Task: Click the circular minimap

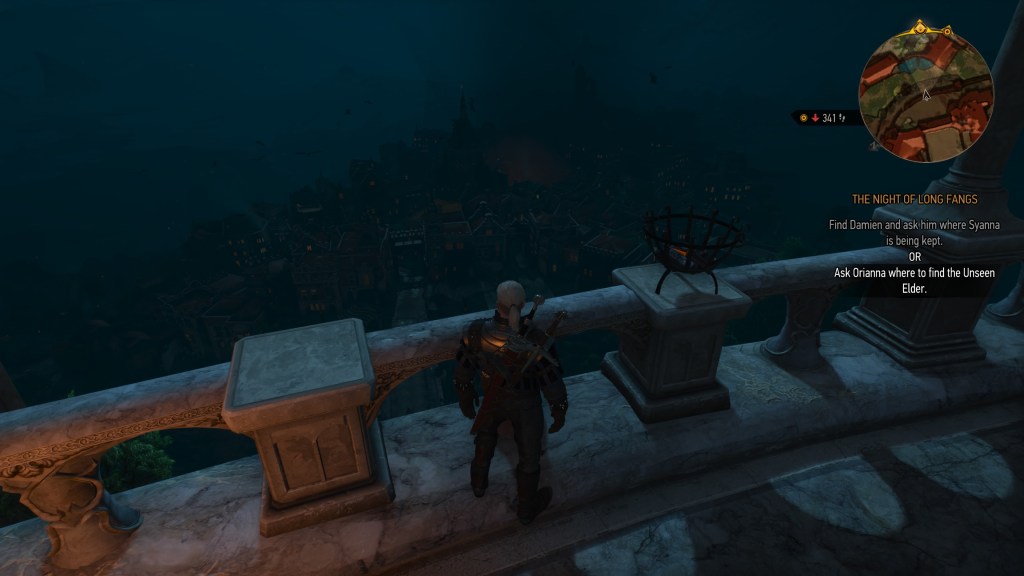Action: click(925, 95)
